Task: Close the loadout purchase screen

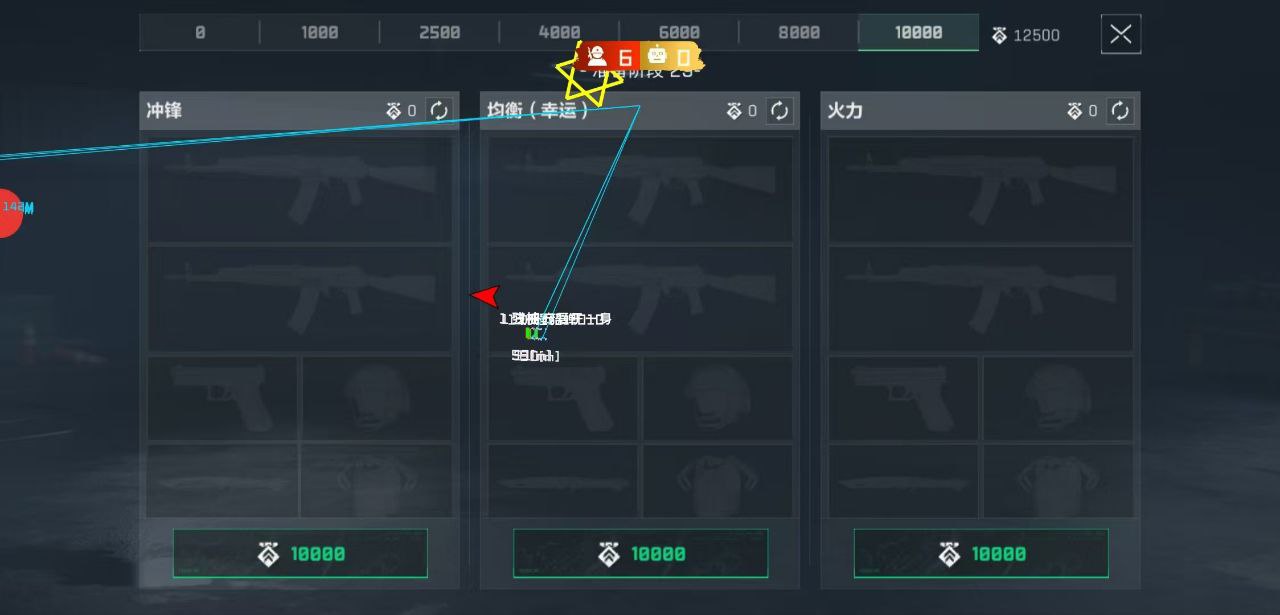Action: [1120, 35]
